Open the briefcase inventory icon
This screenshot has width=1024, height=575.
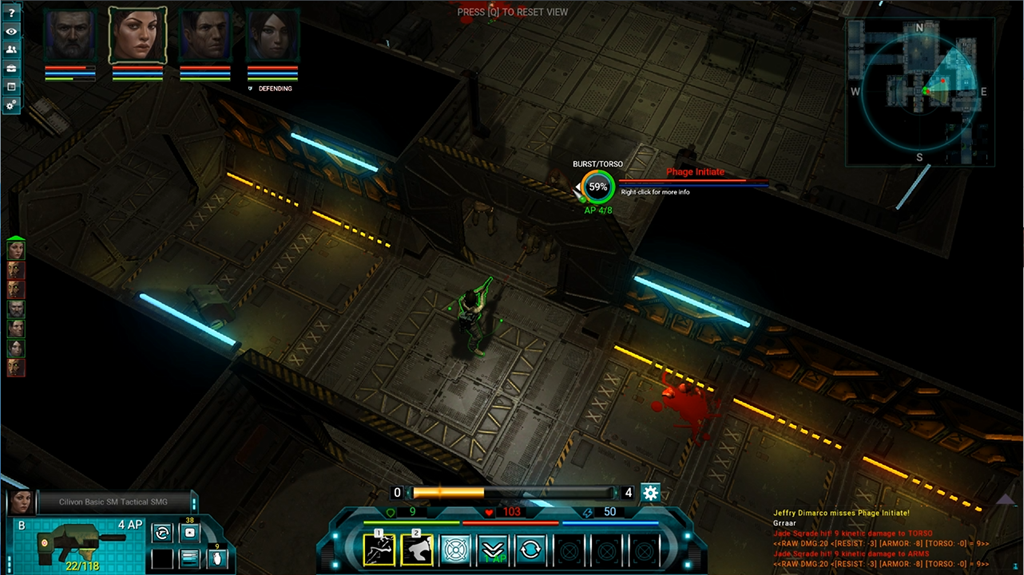tap(11, 68)
